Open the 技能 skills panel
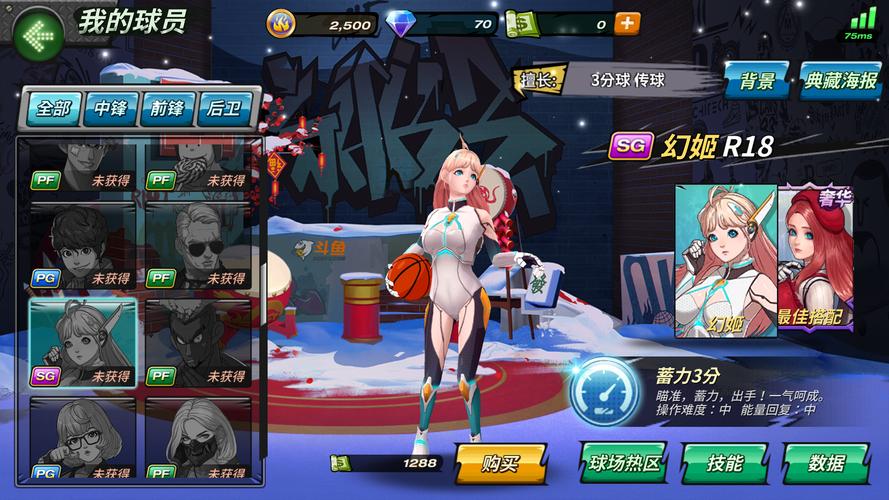889x500 pixels. coord(724,463)
